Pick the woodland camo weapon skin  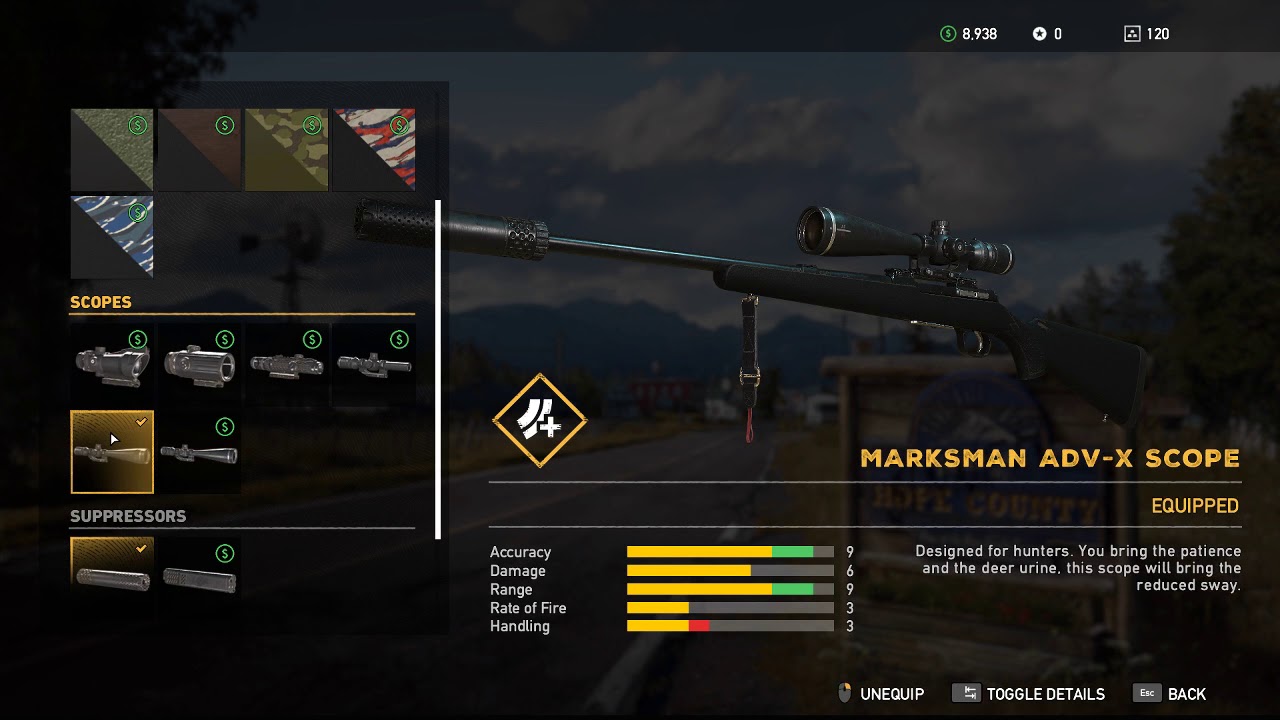pyautogui.click(x=287, y=149)
